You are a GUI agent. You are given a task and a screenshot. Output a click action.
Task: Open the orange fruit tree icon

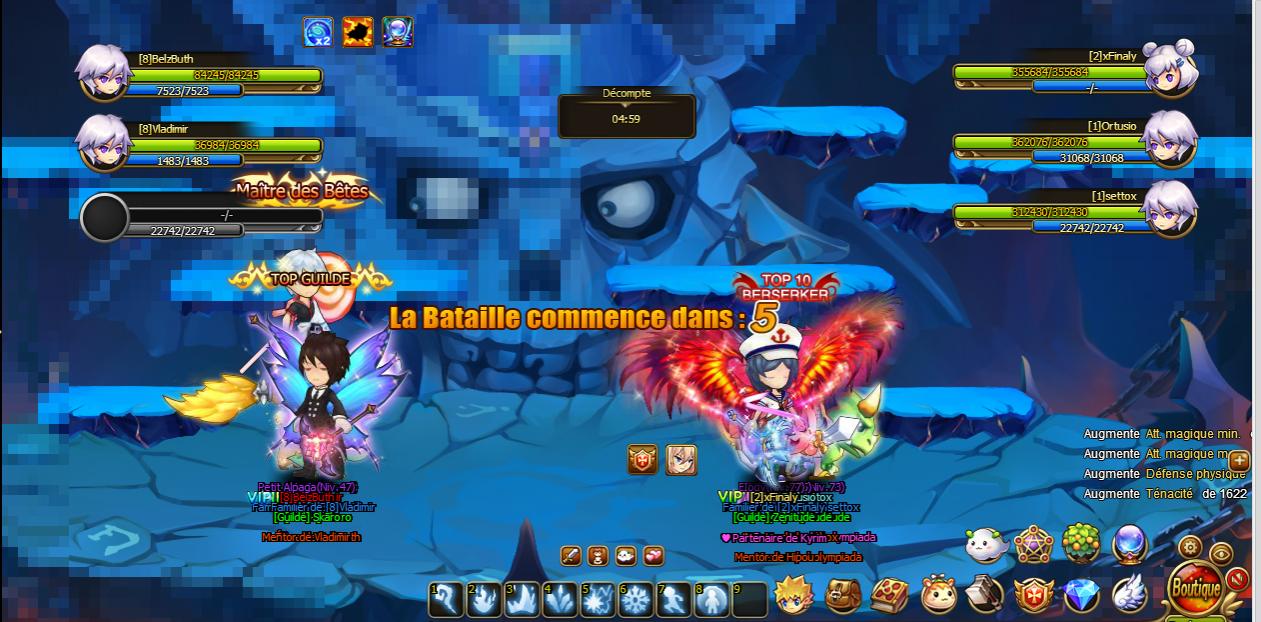(1081, 545)
